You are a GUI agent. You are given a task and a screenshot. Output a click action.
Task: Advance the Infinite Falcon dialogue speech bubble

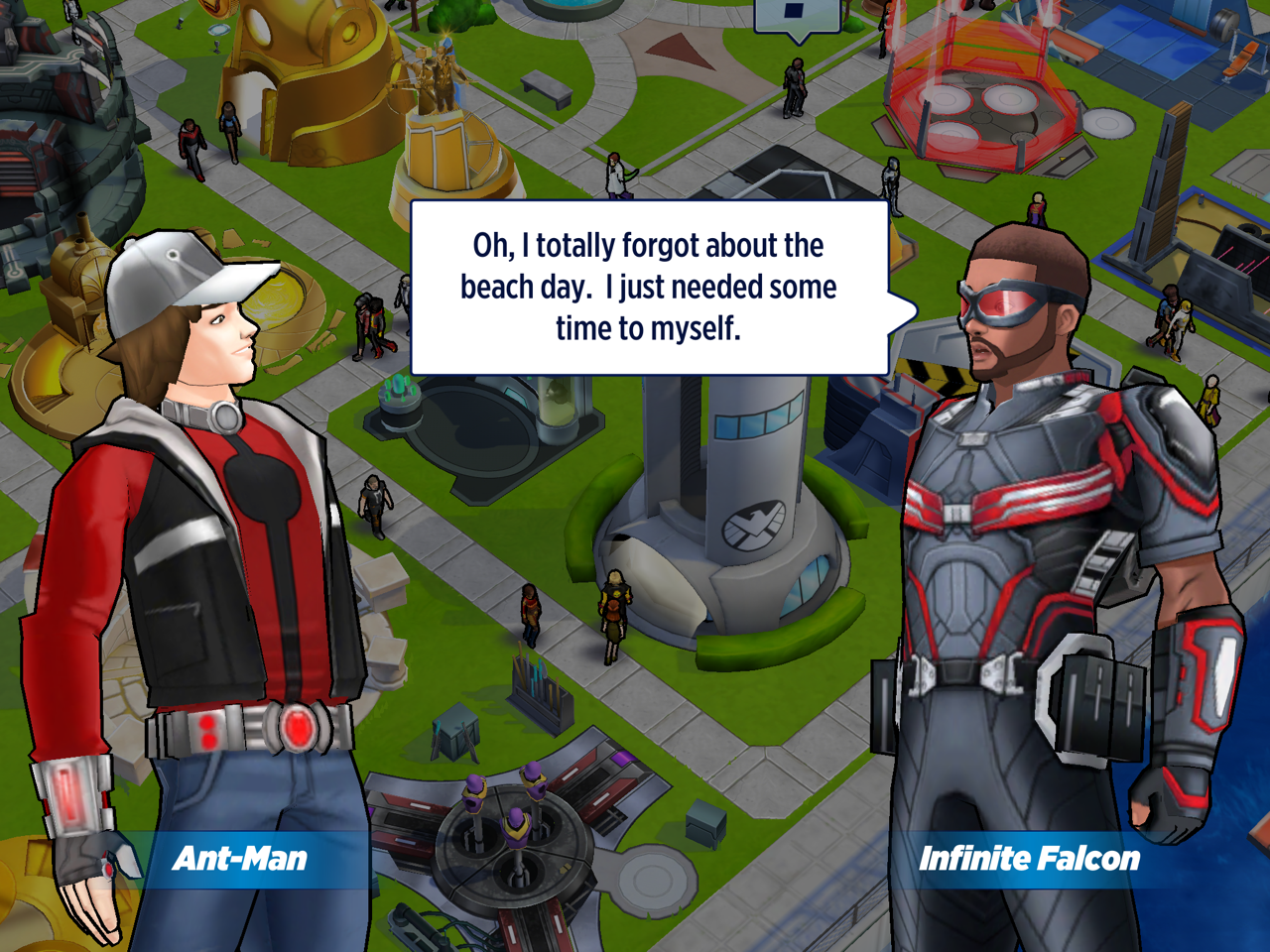[649, 288]
